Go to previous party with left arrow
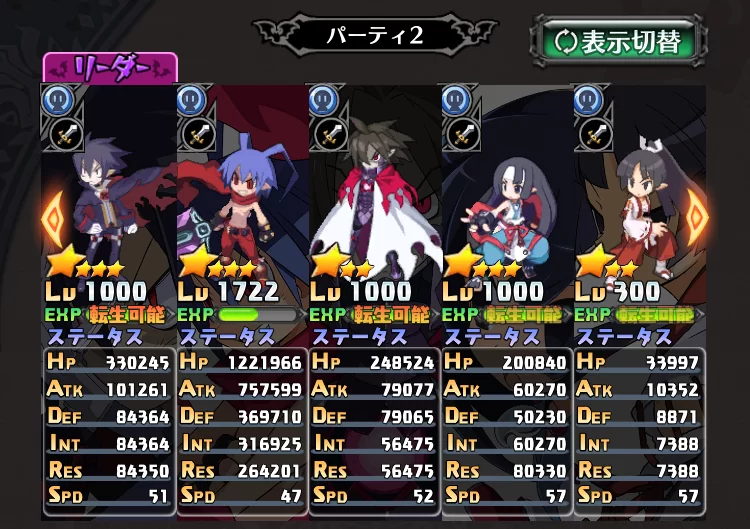 coord(52,213)
